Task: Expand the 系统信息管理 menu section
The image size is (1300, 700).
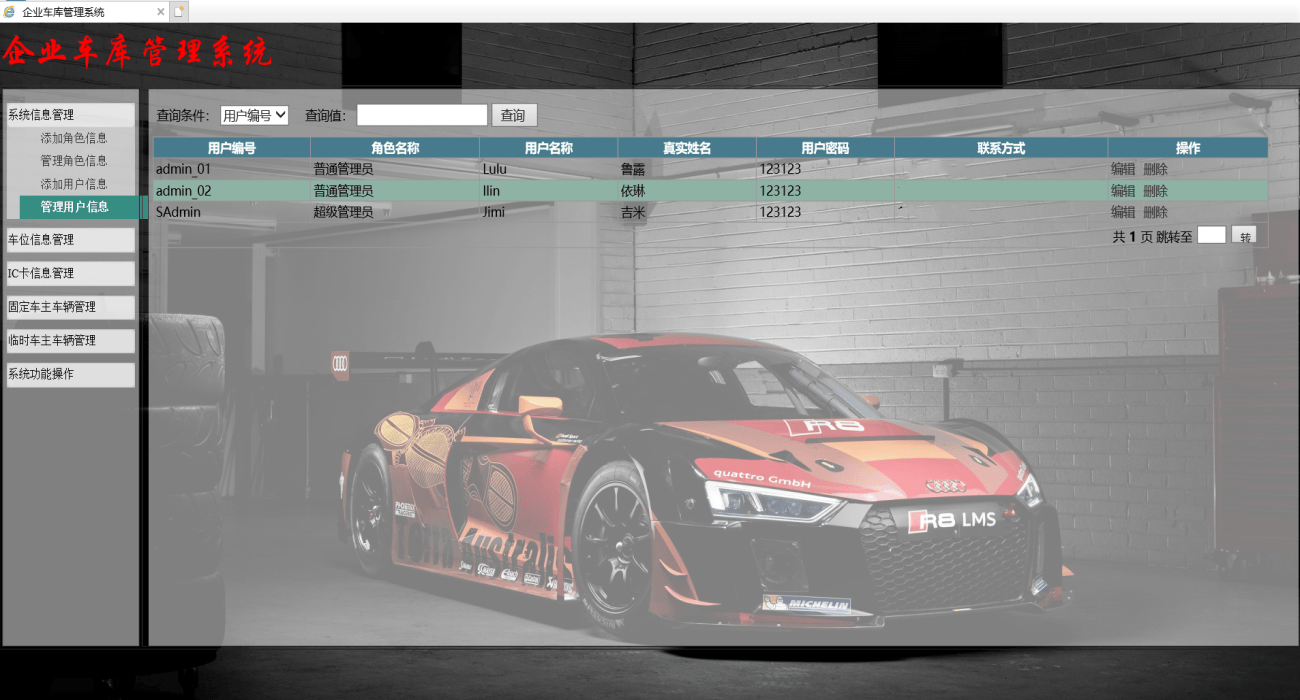Action: (70, 115)
